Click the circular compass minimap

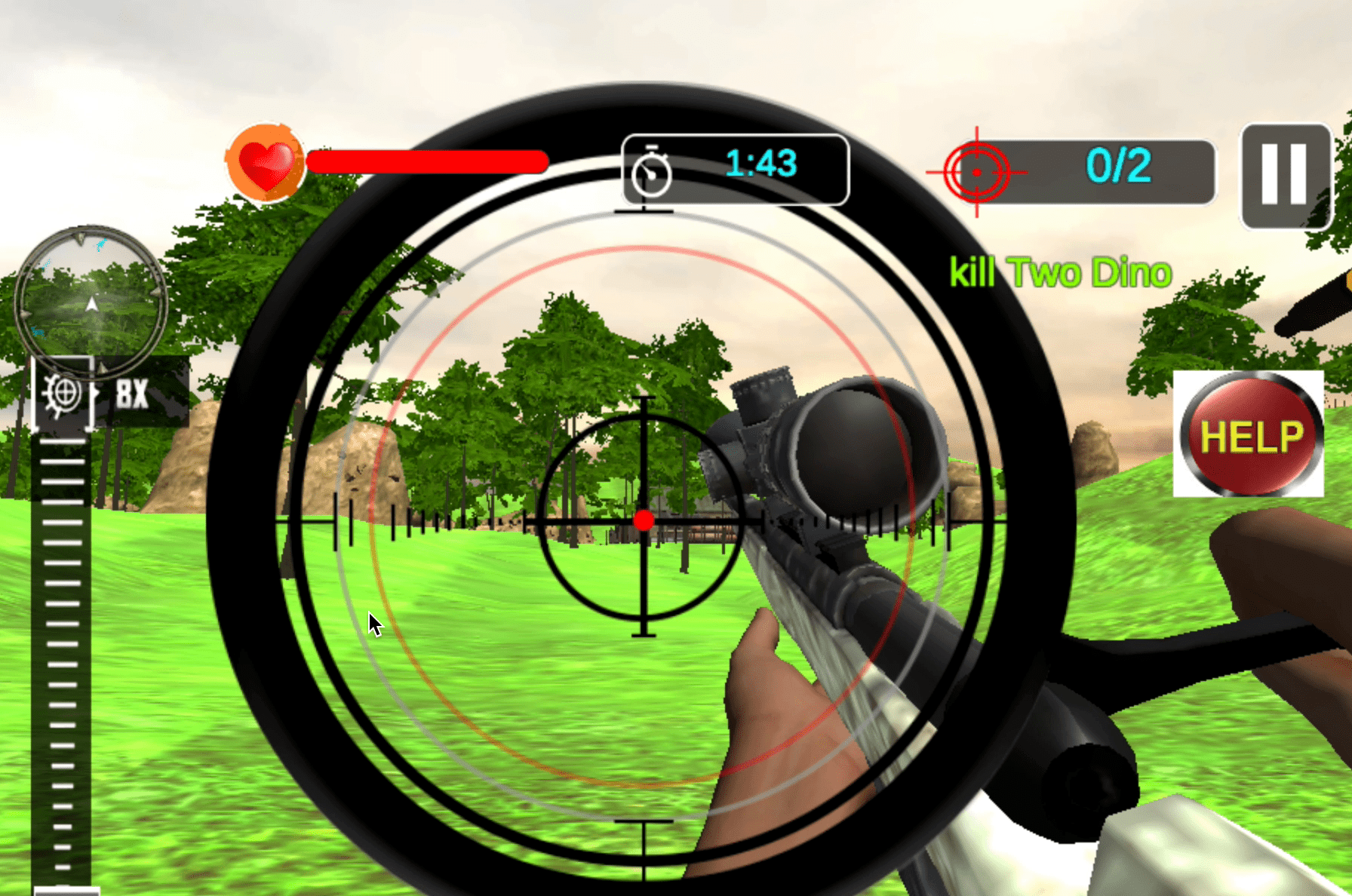click(x=91, y=302)
